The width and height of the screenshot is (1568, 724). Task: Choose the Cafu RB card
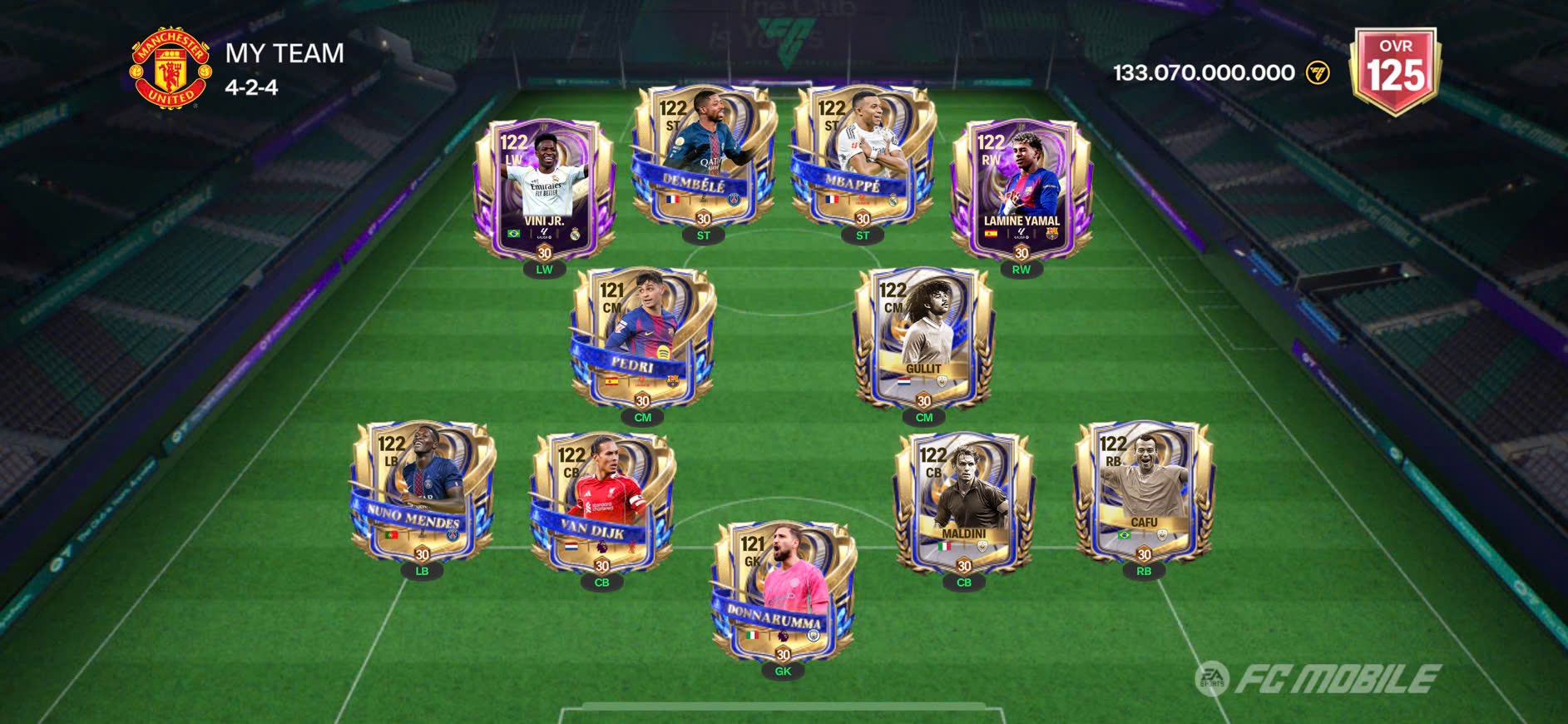pyautogui.click(x=1144, y=491)
